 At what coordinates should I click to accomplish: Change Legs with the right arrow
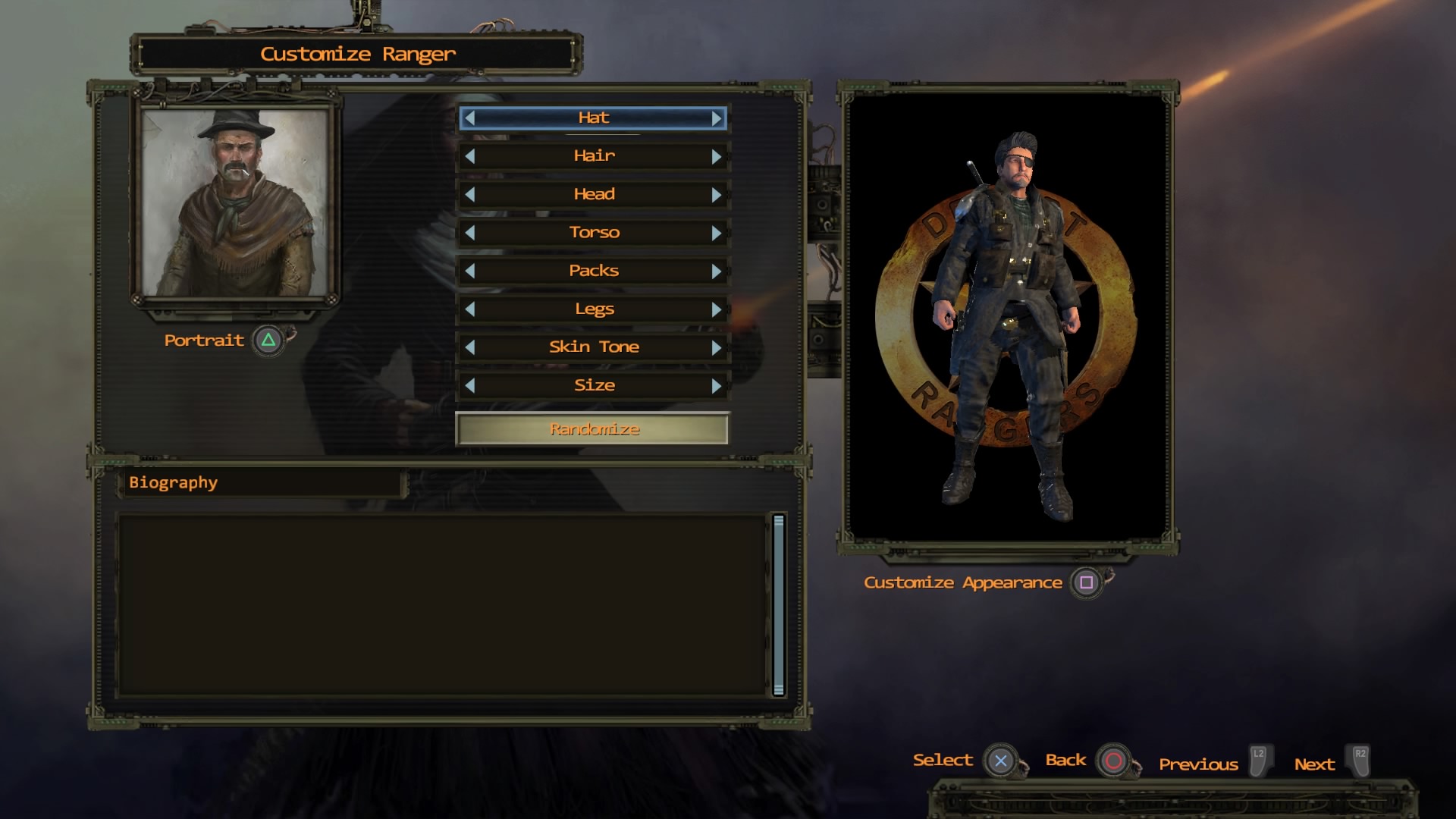click(716, 309)
